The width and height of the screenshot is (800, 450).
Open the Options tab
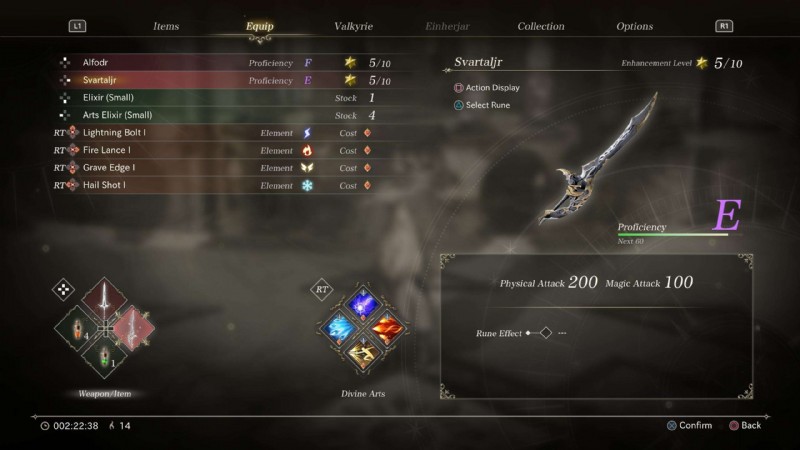[634, 26]
